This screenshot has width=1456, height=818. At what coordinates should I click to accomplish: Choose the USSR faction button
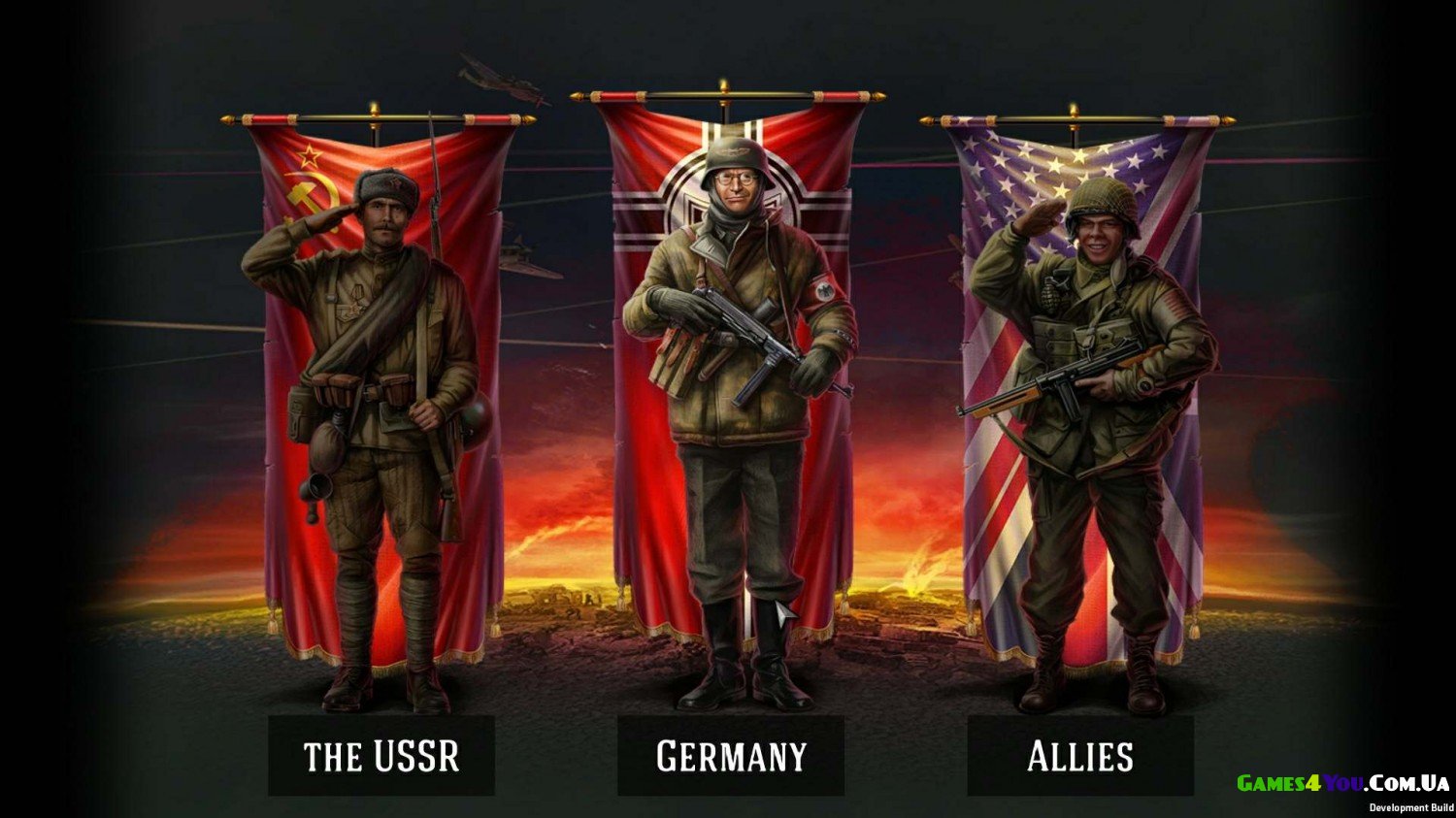click(381, 756)
